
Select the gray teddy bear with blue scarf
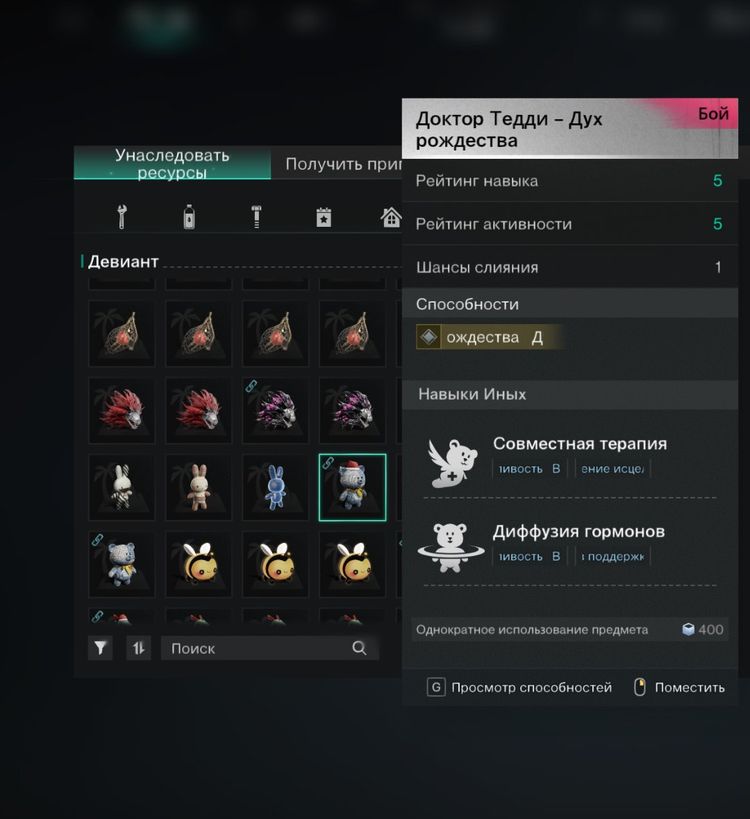click(121, 564)
